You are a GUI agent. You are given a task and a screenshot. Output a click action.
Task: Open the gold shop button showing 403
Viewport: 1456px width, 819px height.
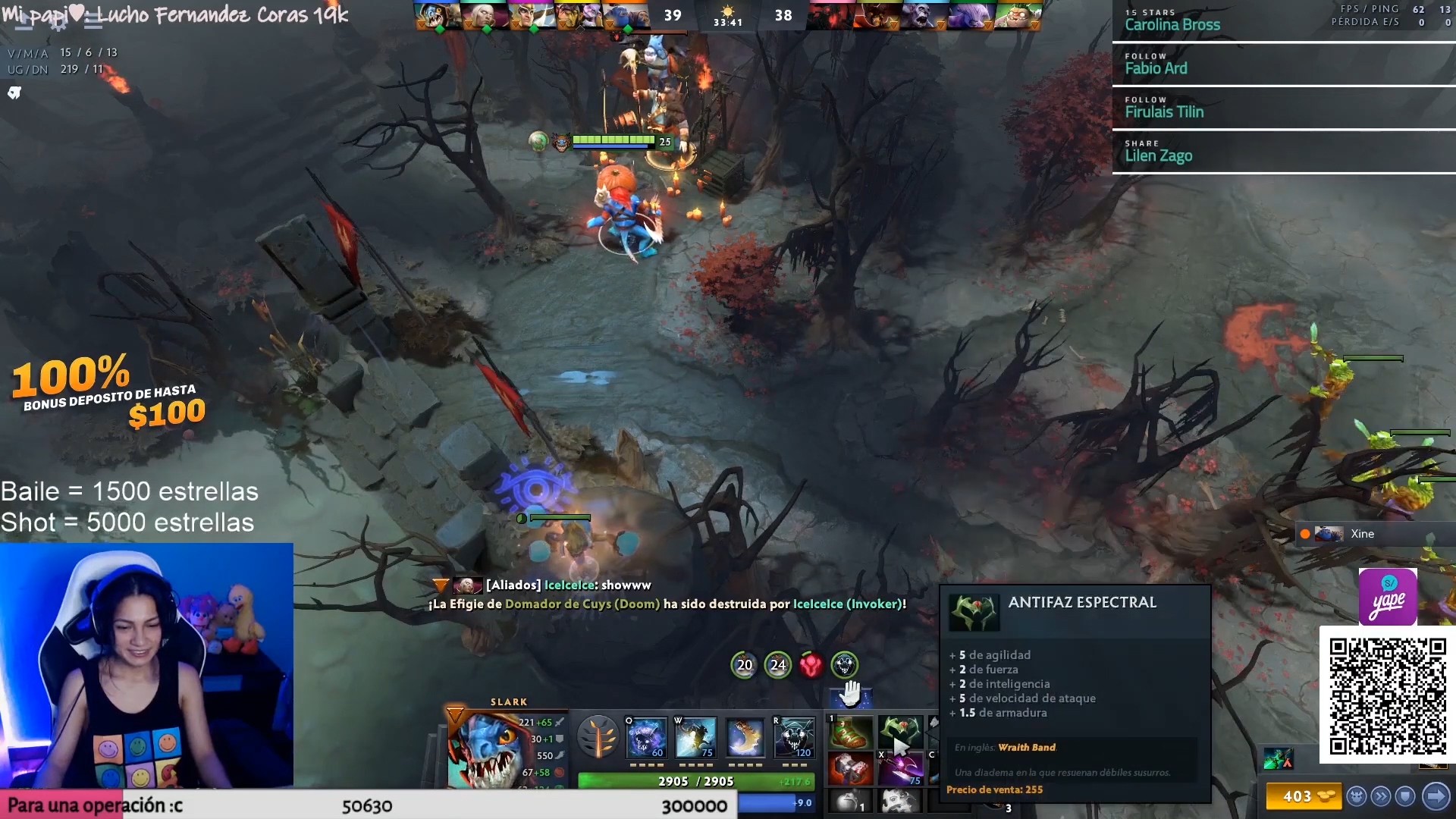[1302, 796]
